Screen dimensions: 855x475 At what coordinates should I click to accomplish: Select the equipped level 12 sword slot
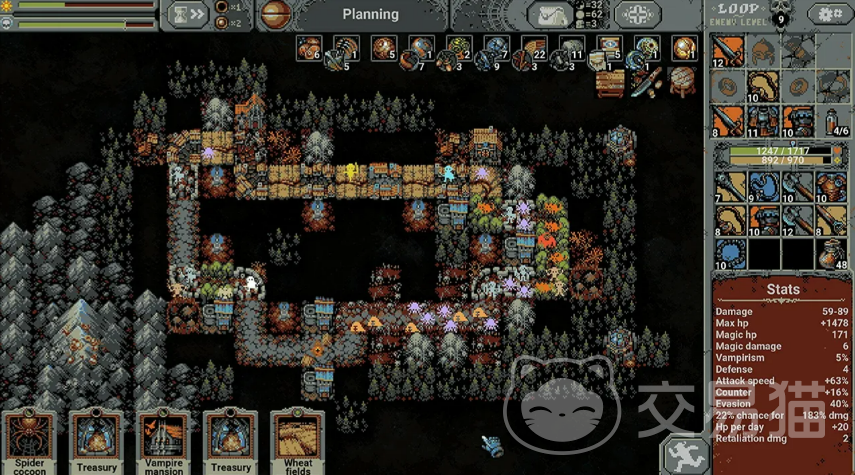730,52
